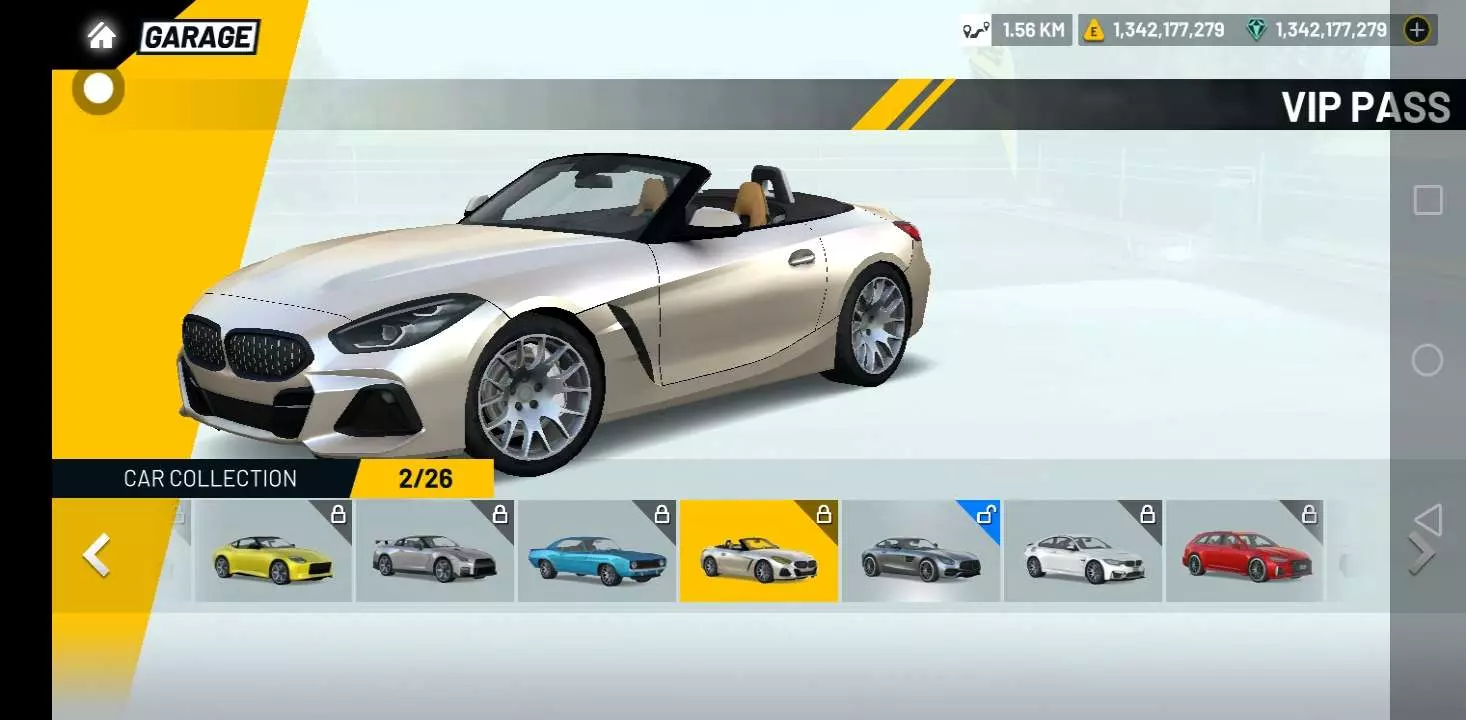Open the VIP Pass banner
The height and width of the screenshot is (720, 1466).
click(1364, 107)
